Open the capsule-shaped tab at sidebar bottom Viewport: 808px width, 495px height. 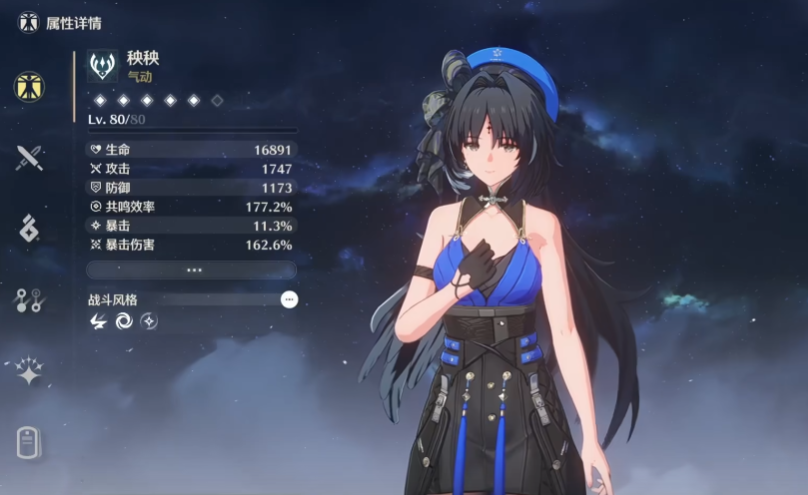[x=28, y=442]
